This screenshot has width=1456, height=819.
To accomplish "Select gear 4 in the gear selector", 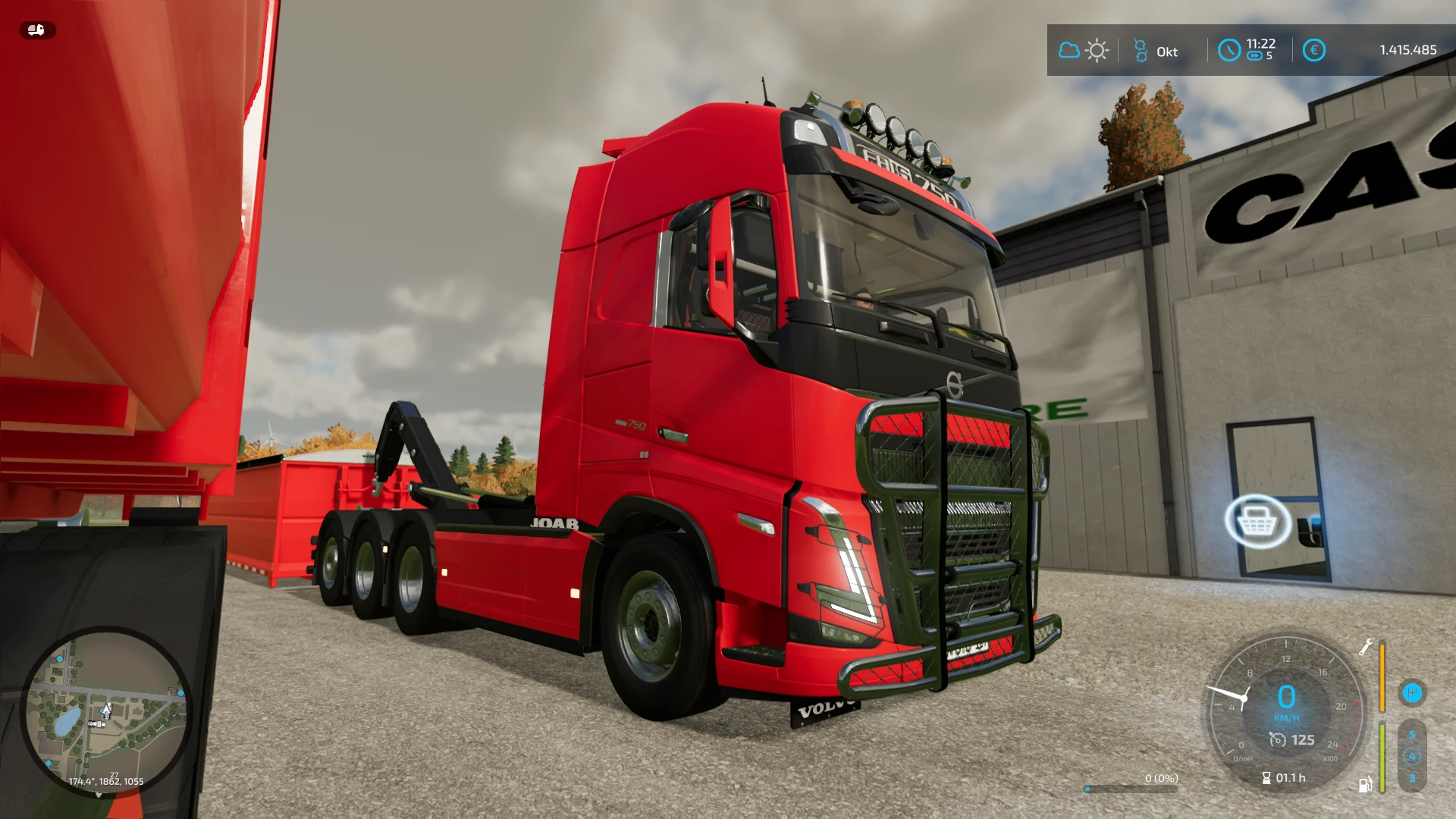I will point(1412,757).
